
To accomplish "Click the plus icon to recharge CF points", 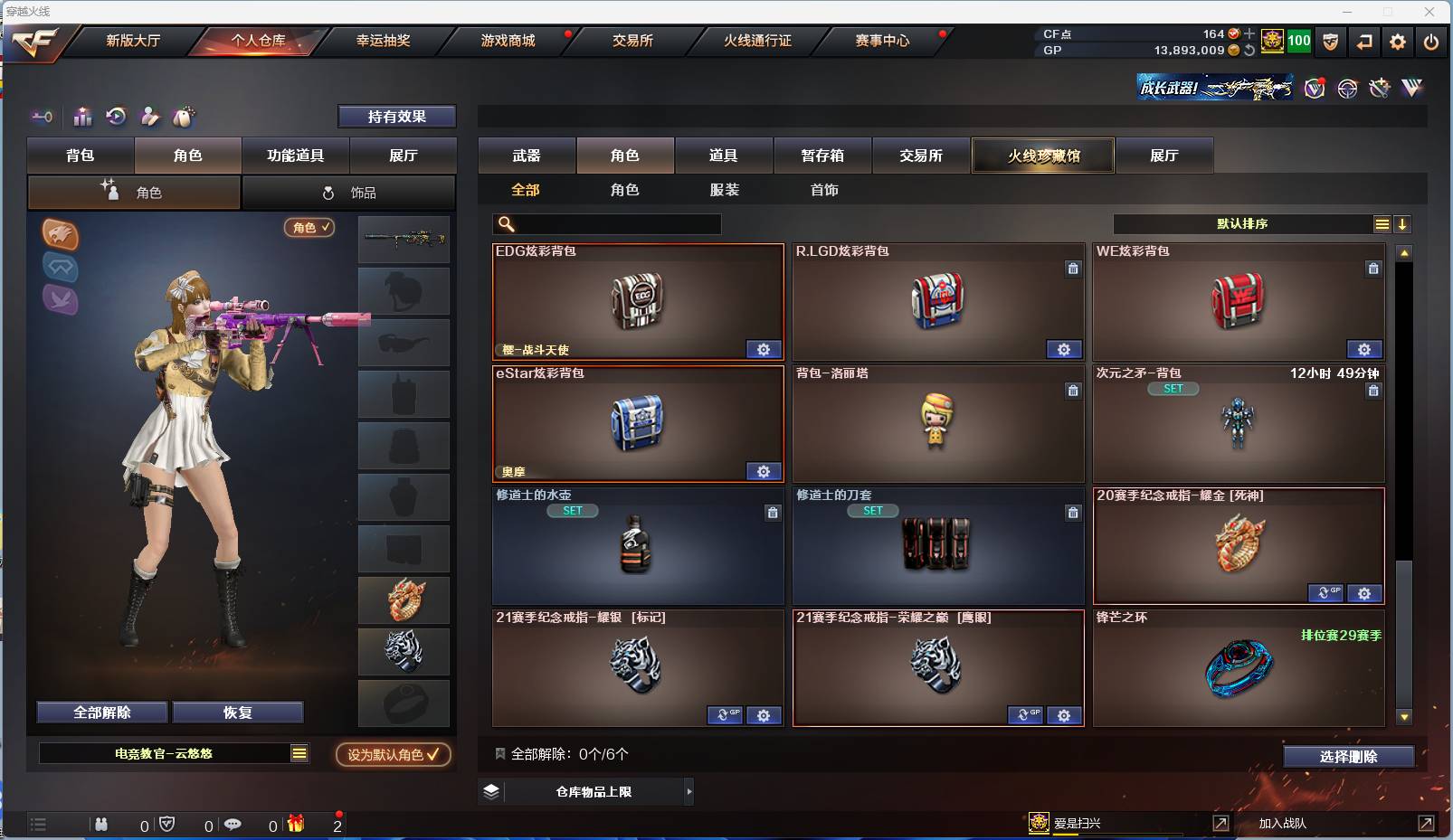I will tap(1249, 33).
